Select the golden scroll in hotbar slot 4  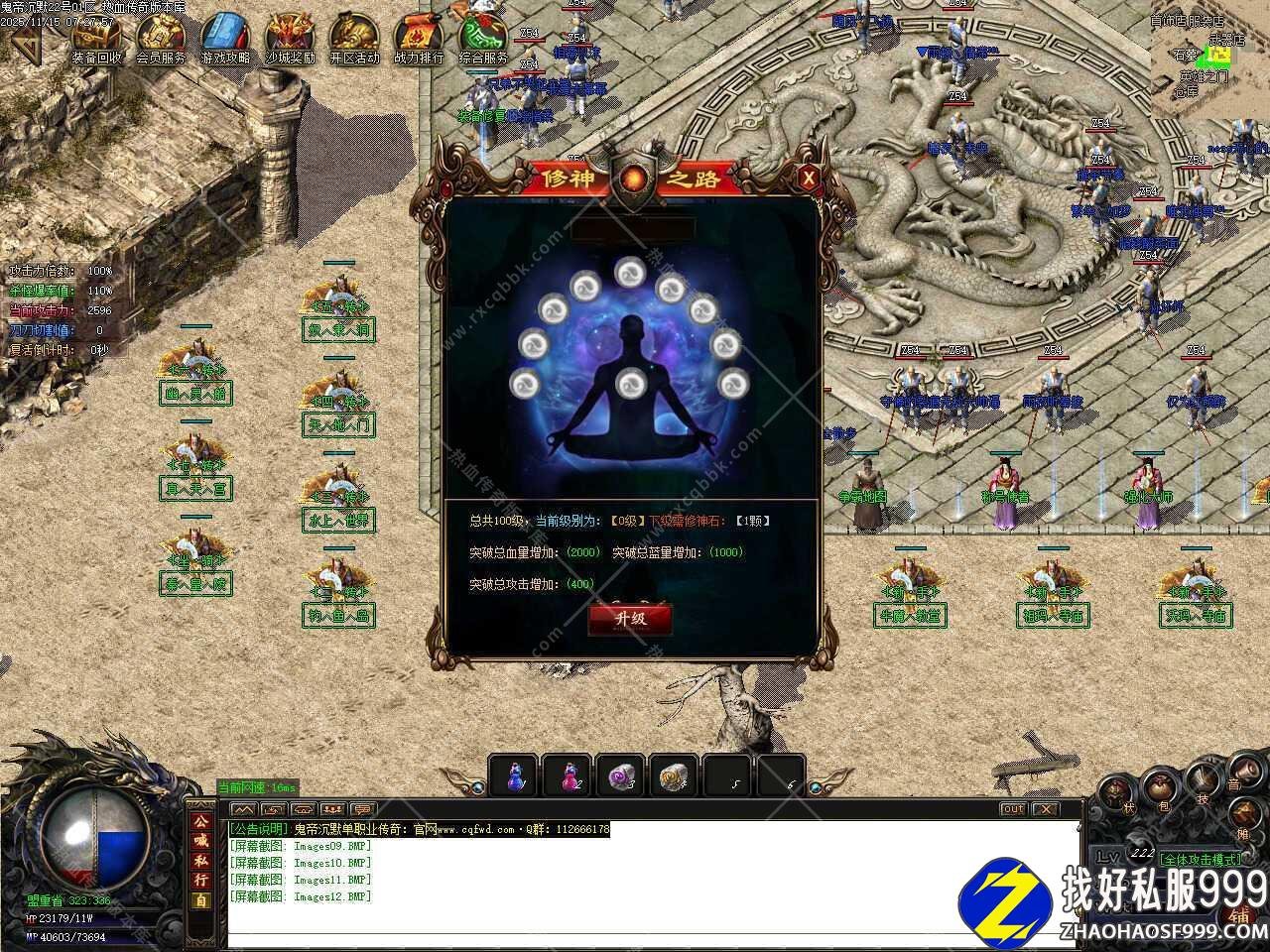[677, 775]
